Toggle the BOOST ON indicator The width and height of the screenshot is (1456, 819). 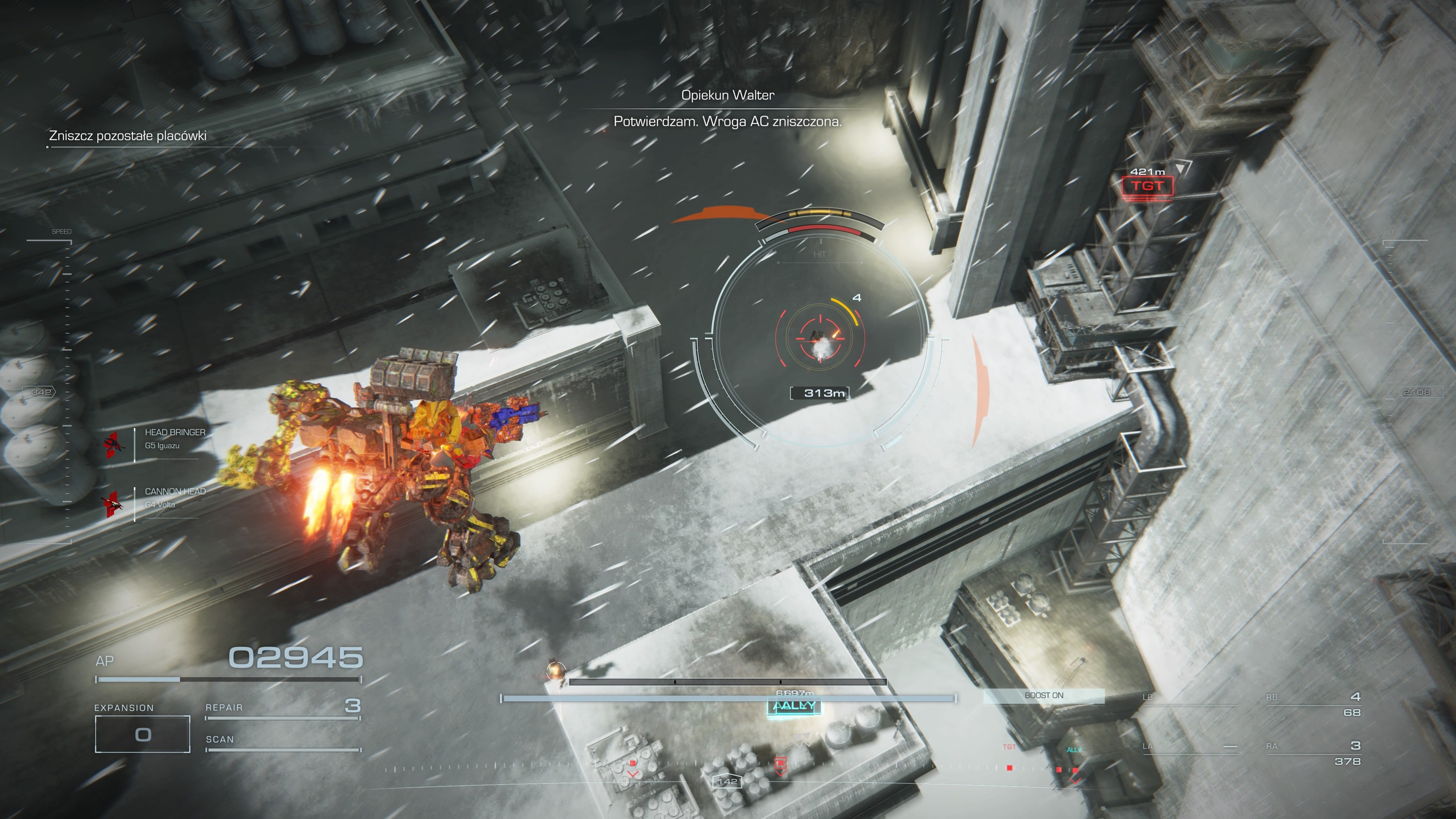click(x=1045, y=697)
